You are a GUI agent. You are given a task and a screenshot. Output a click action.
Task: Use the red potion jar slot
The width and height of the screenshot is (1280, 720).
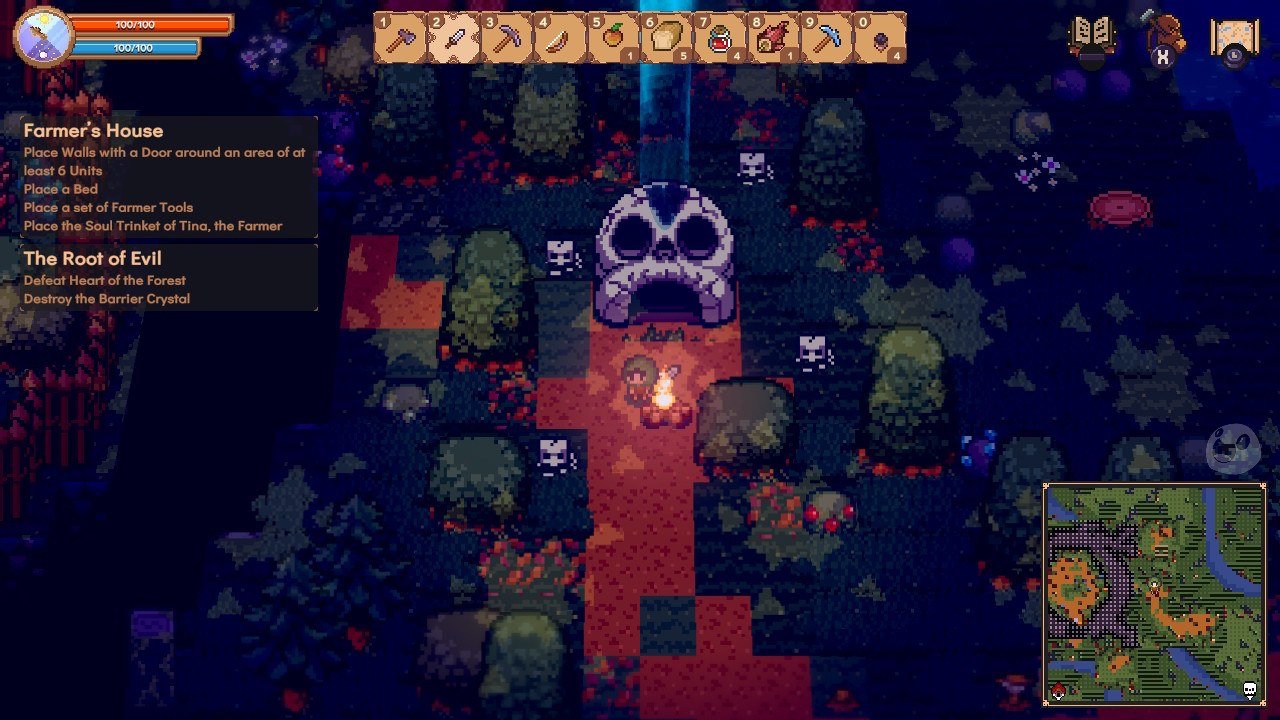720,38
